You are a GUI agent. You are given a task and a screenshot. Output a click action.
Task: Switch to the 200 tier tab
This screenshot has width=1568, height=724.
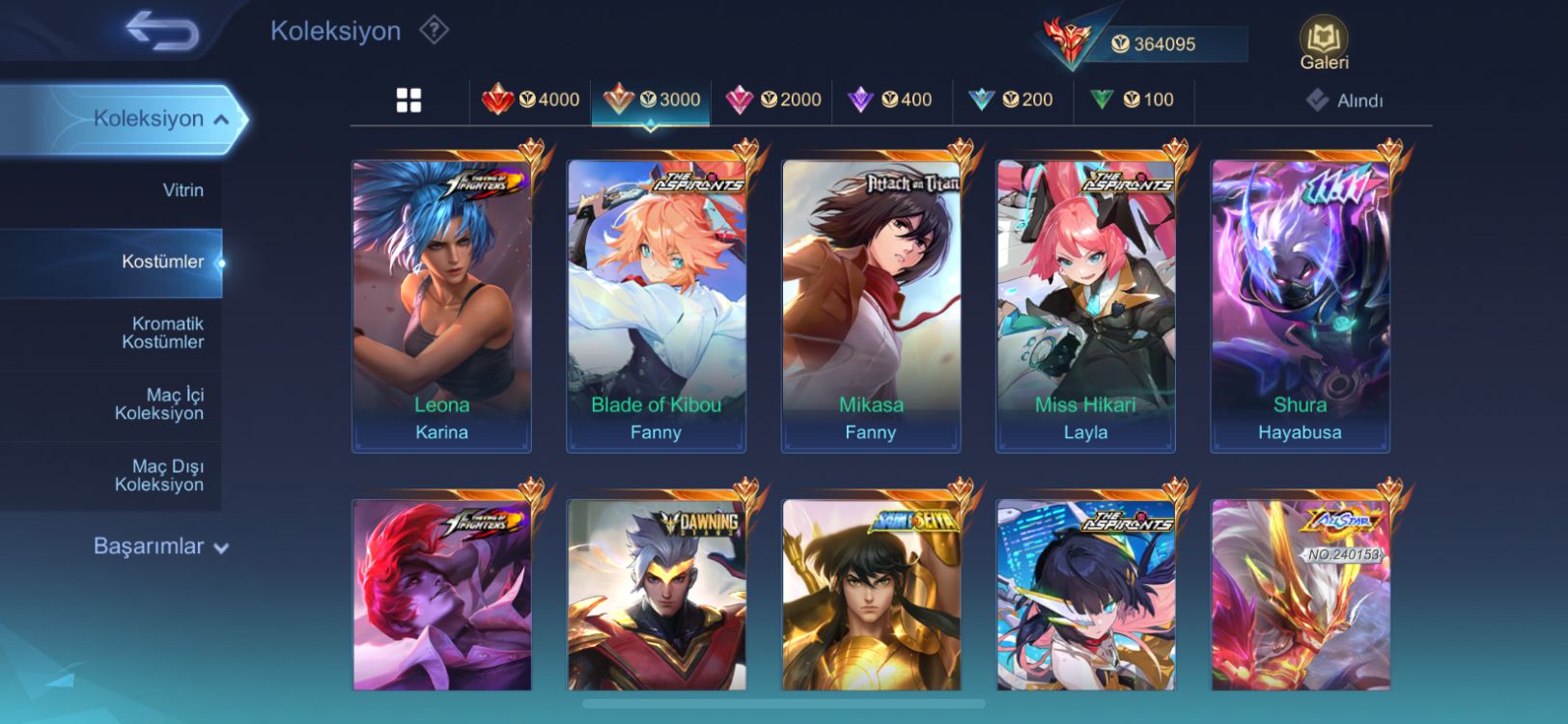1011,99
